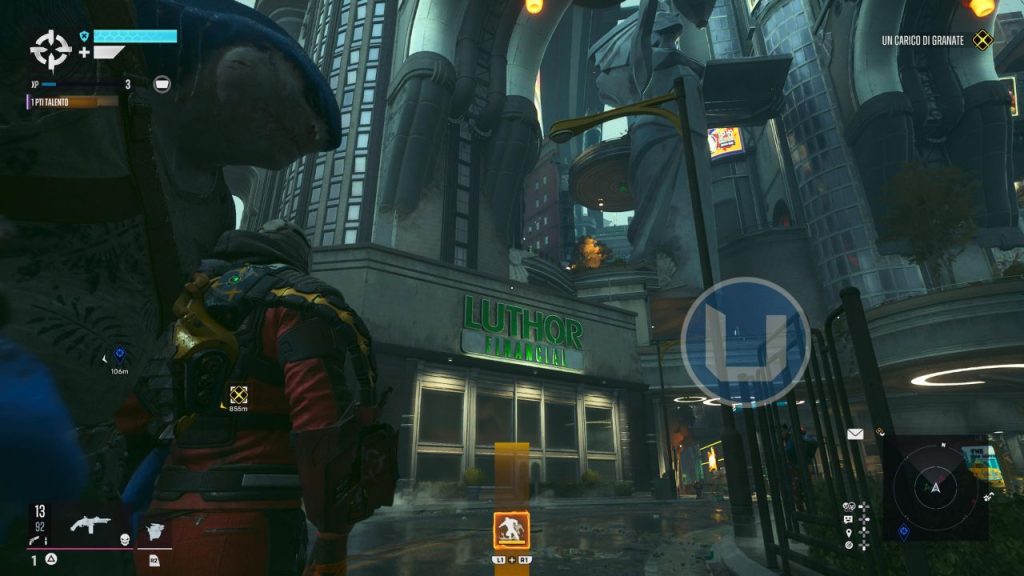Select the equipped submachine gun icon
Image resolution: width=1024 pixels, height=576 pixels.
tap(90, 525)
